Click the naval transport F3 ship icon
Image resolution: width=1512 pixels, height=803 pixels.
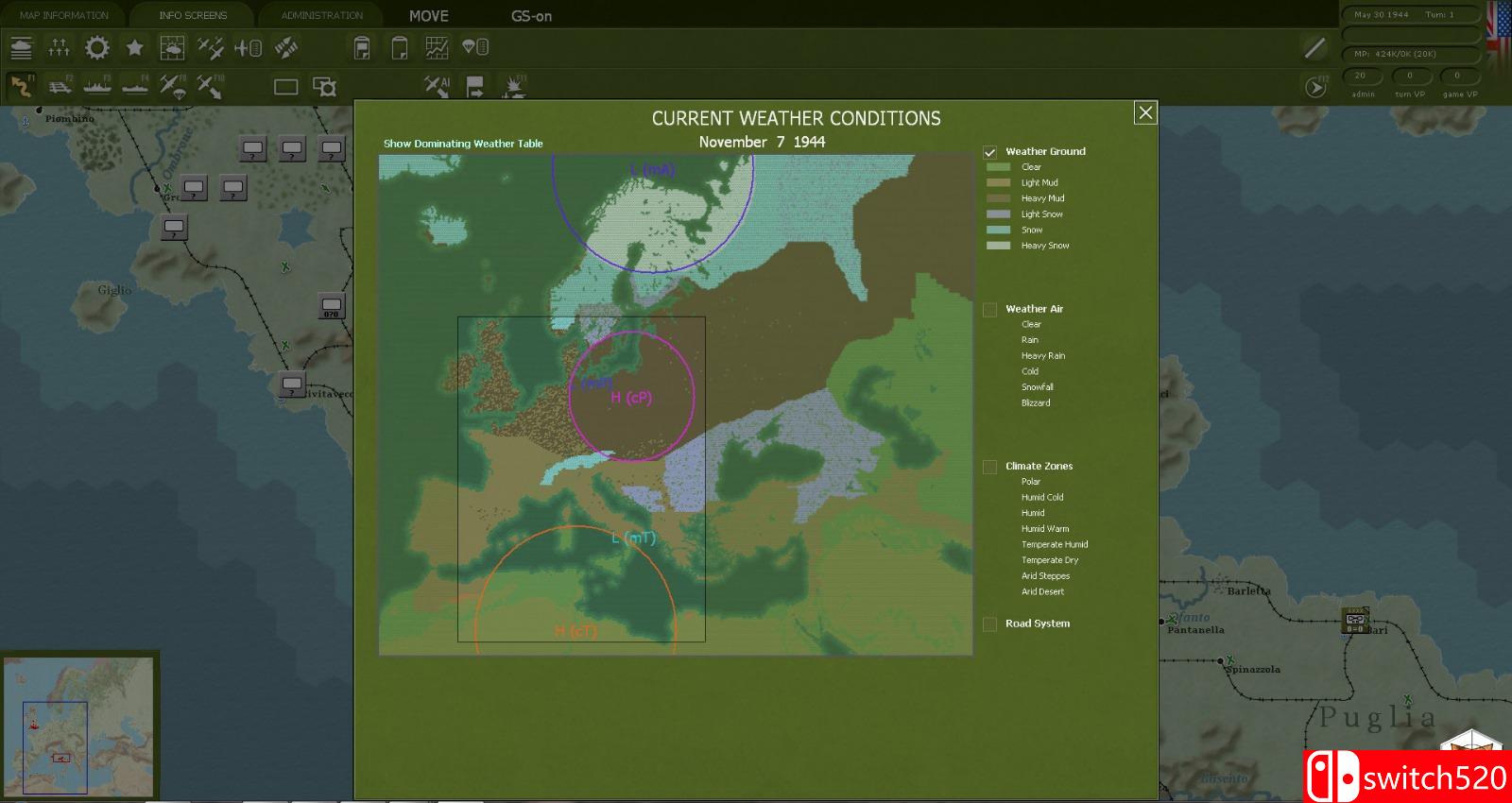[97, 86]
